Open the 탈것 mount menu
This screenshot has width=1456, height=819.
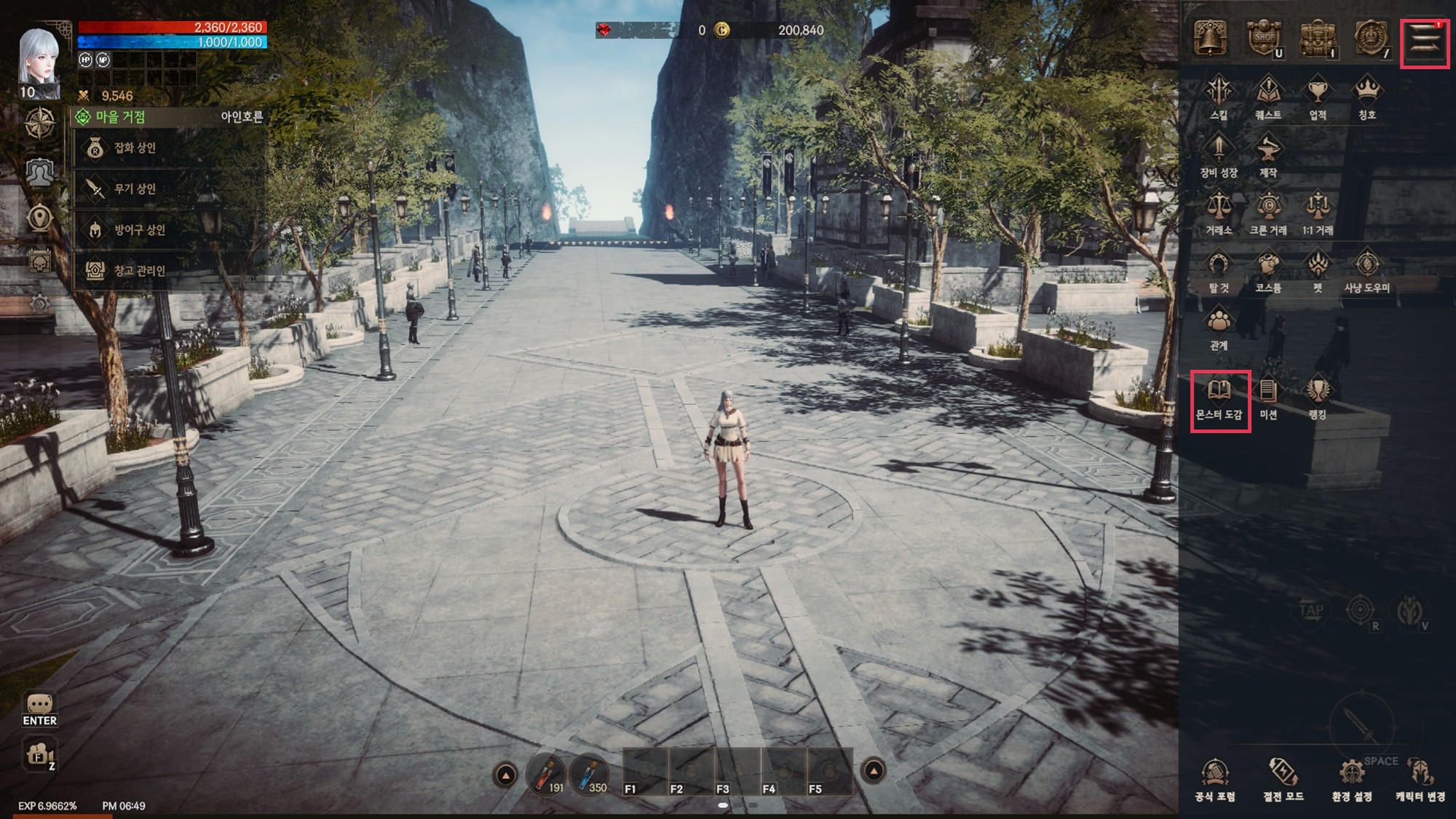[x=1219, y=271]
